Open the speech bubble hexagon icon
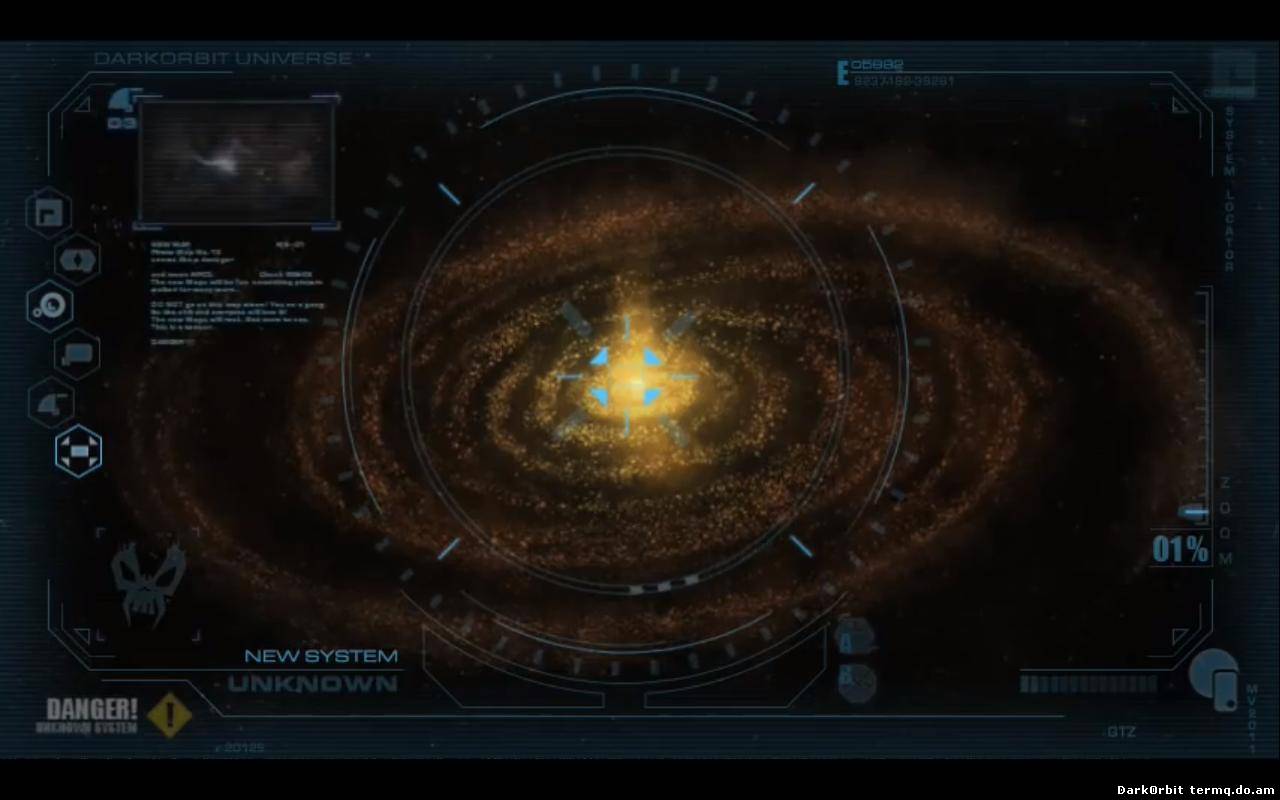This screenshot has width=1280, height=800. tap(77, 354)
